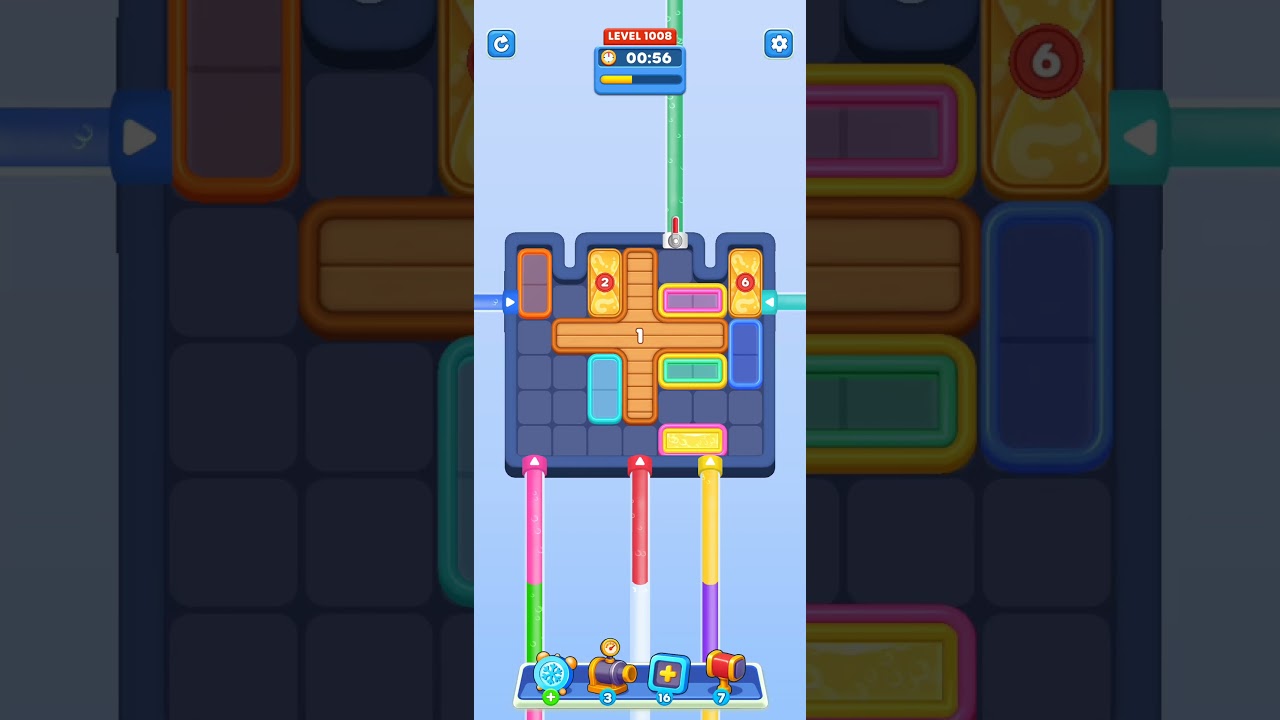Image resolution: width=1280 pixels, height=720 pixels.
Task: Tap the pink block on the board
Action: 693,299
